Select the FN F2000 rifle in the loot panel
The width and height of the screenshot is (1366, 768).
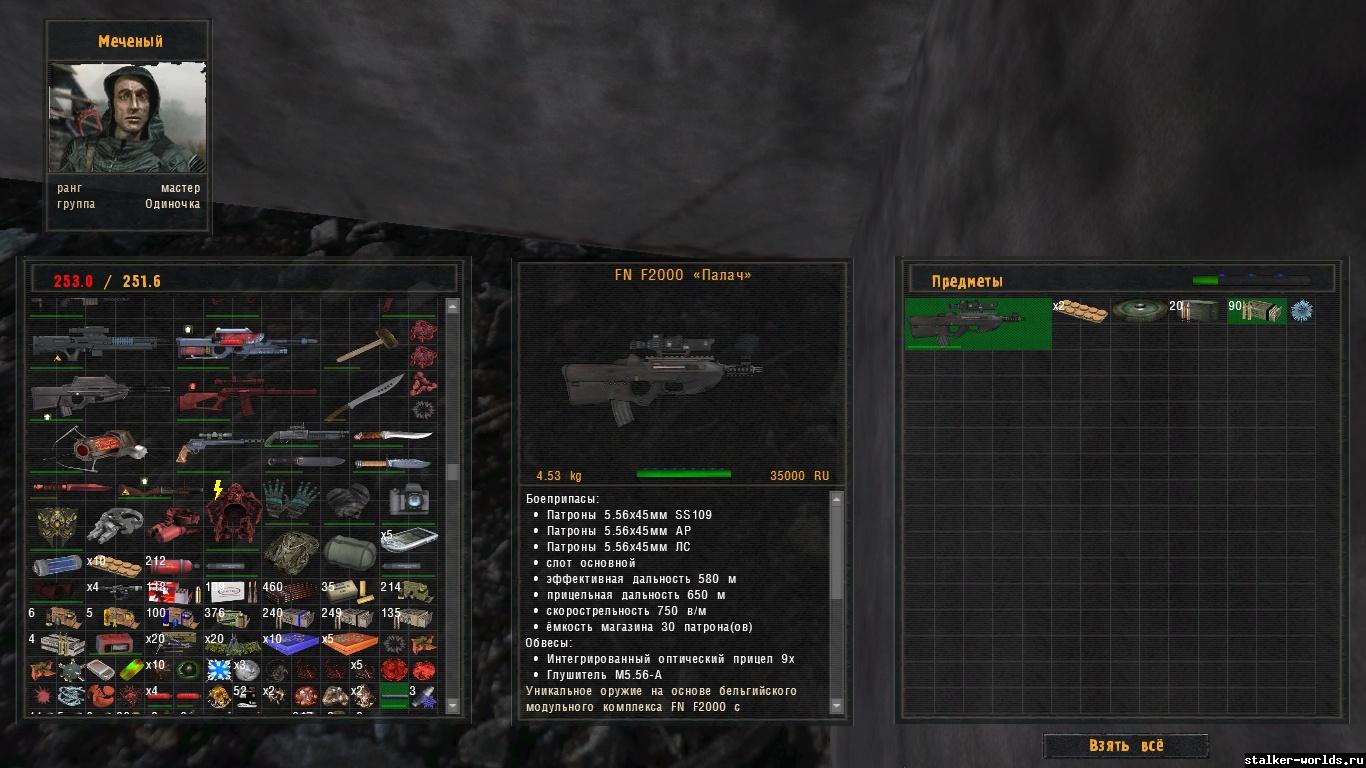pos(977,322)
